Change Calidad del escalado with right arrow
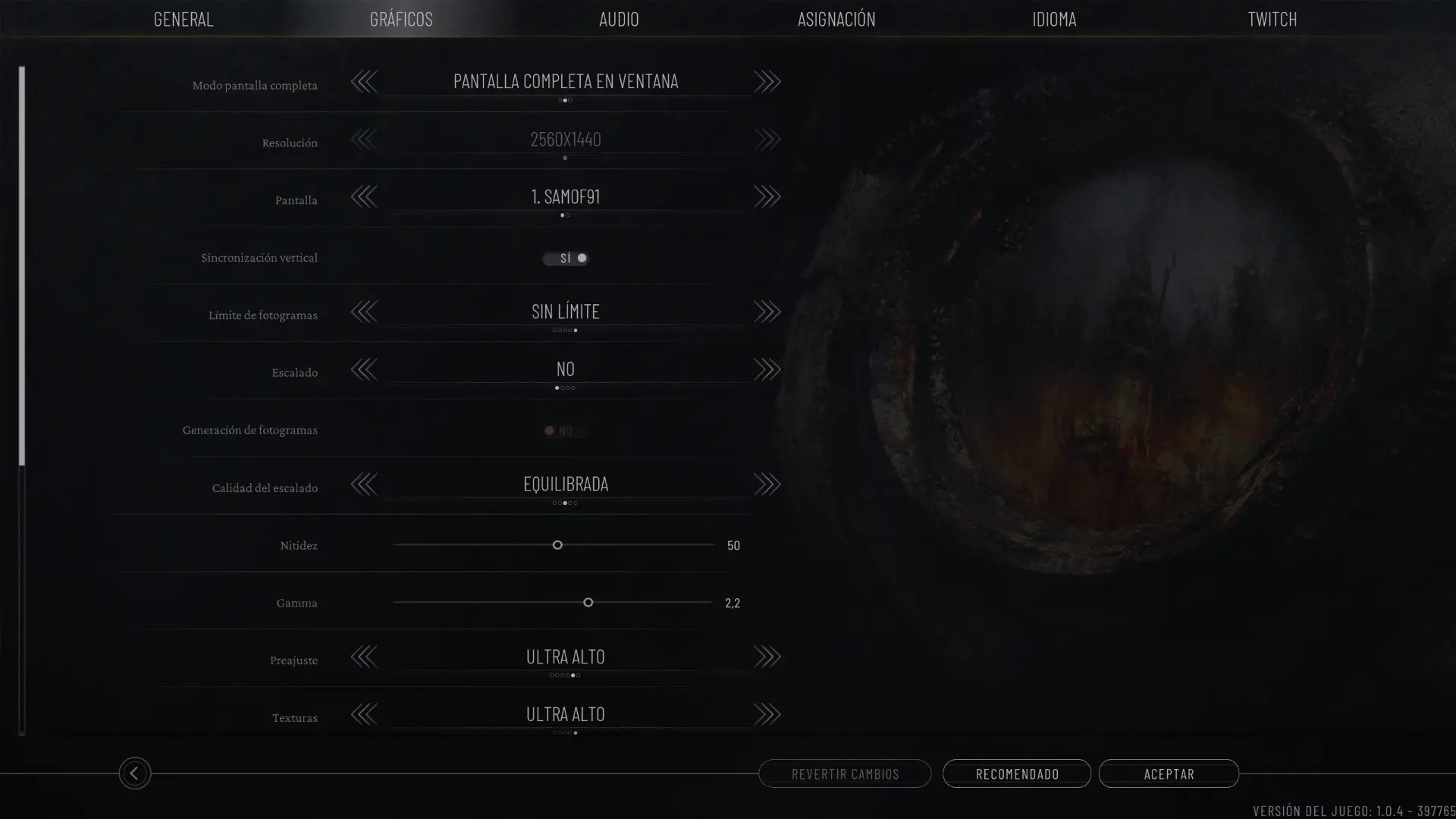This screenshot has height=819, width=1456. (767, 485)
